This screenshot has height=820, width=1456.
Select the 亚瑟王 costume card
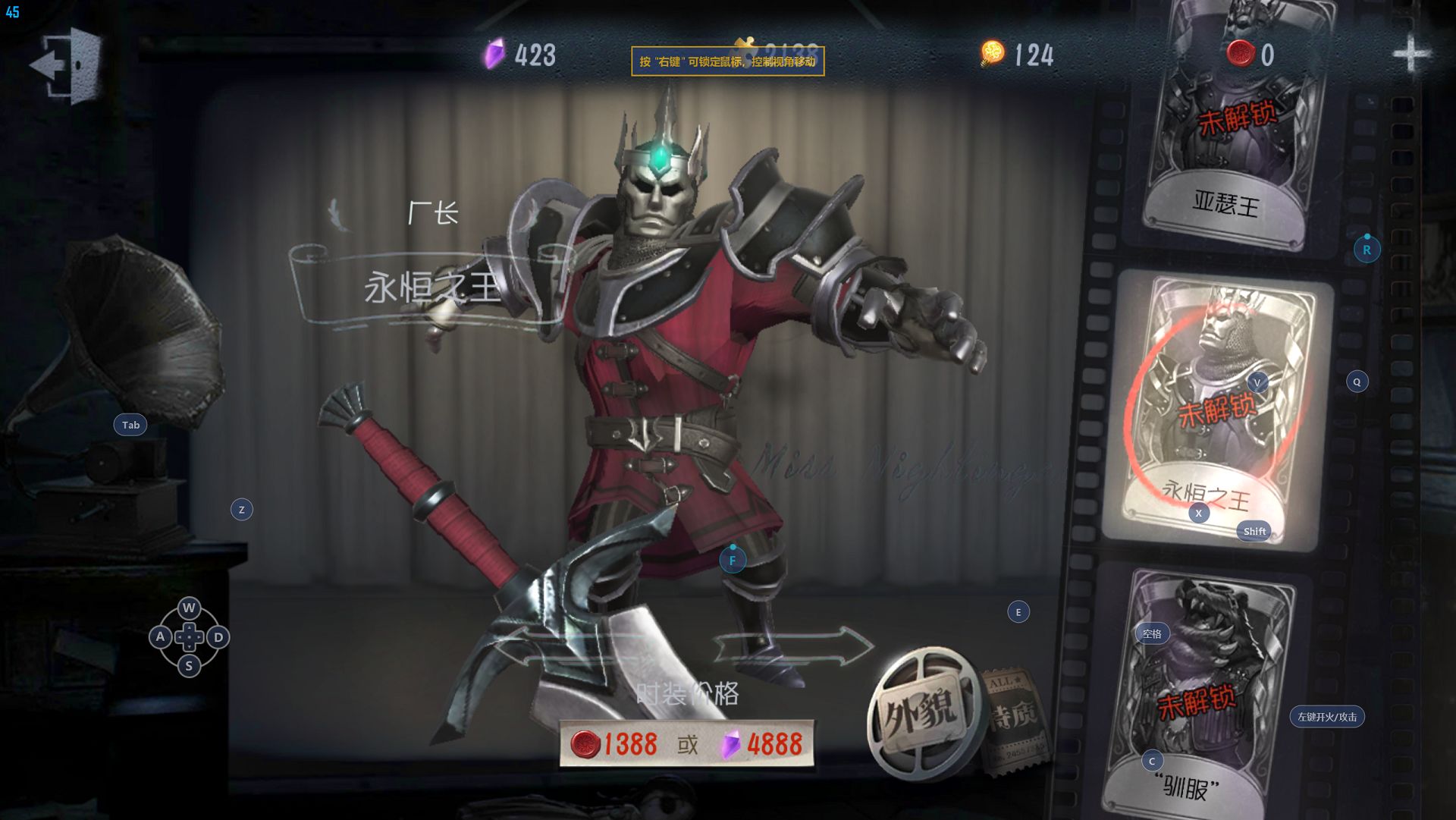pyautogui.click(x=1232, y=129)
